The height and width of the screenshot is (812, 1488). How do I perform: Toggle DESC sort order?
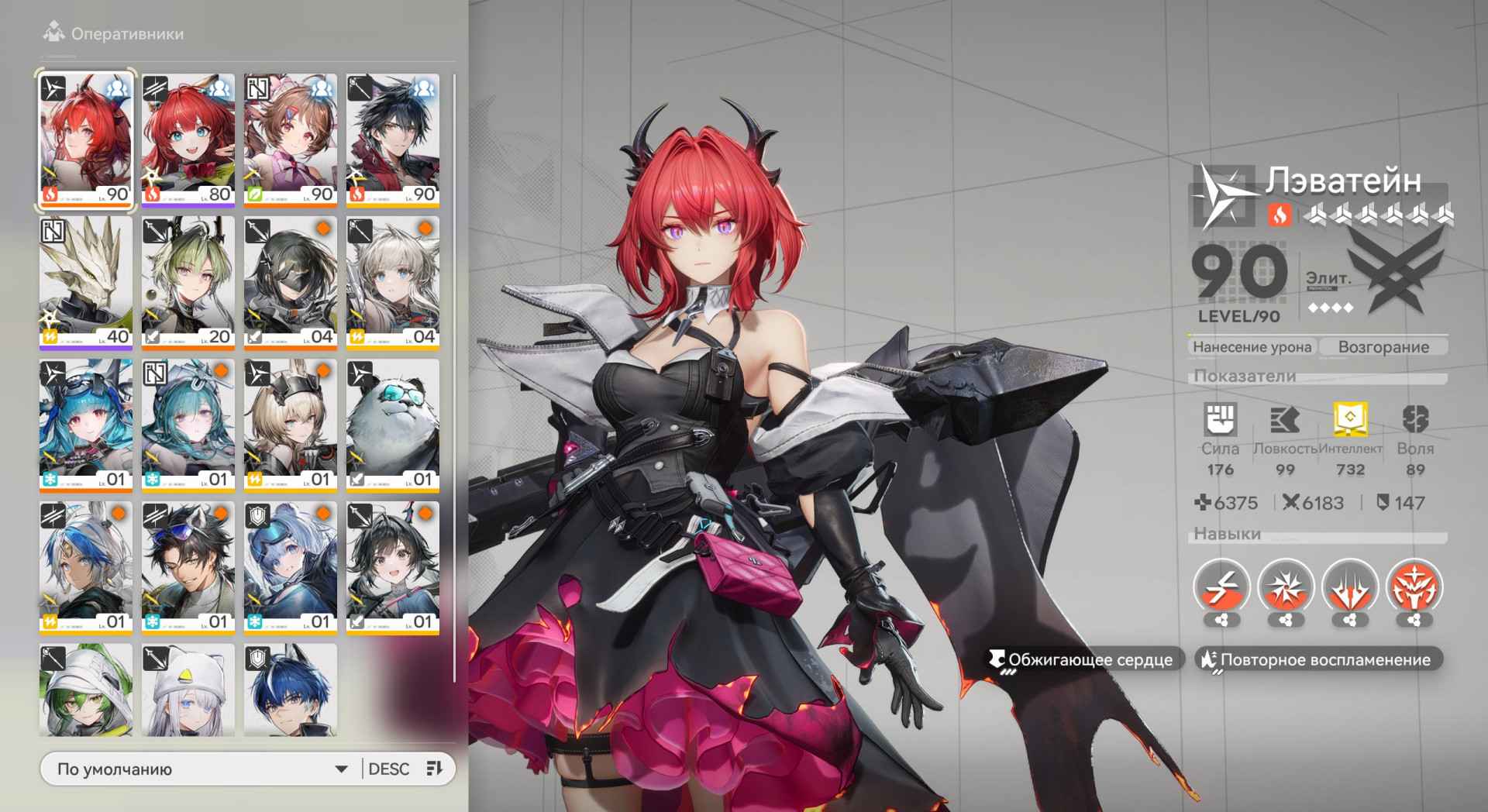click(x=389, y=769)
